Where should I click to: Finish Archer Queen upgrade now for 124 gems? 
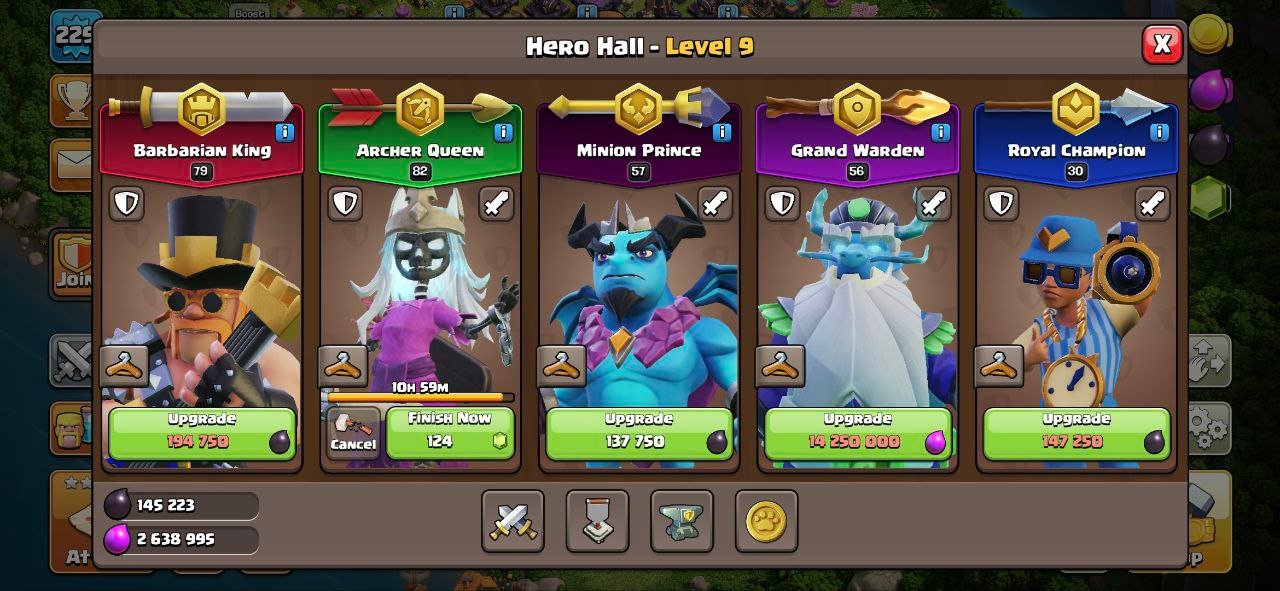(449, 432)
